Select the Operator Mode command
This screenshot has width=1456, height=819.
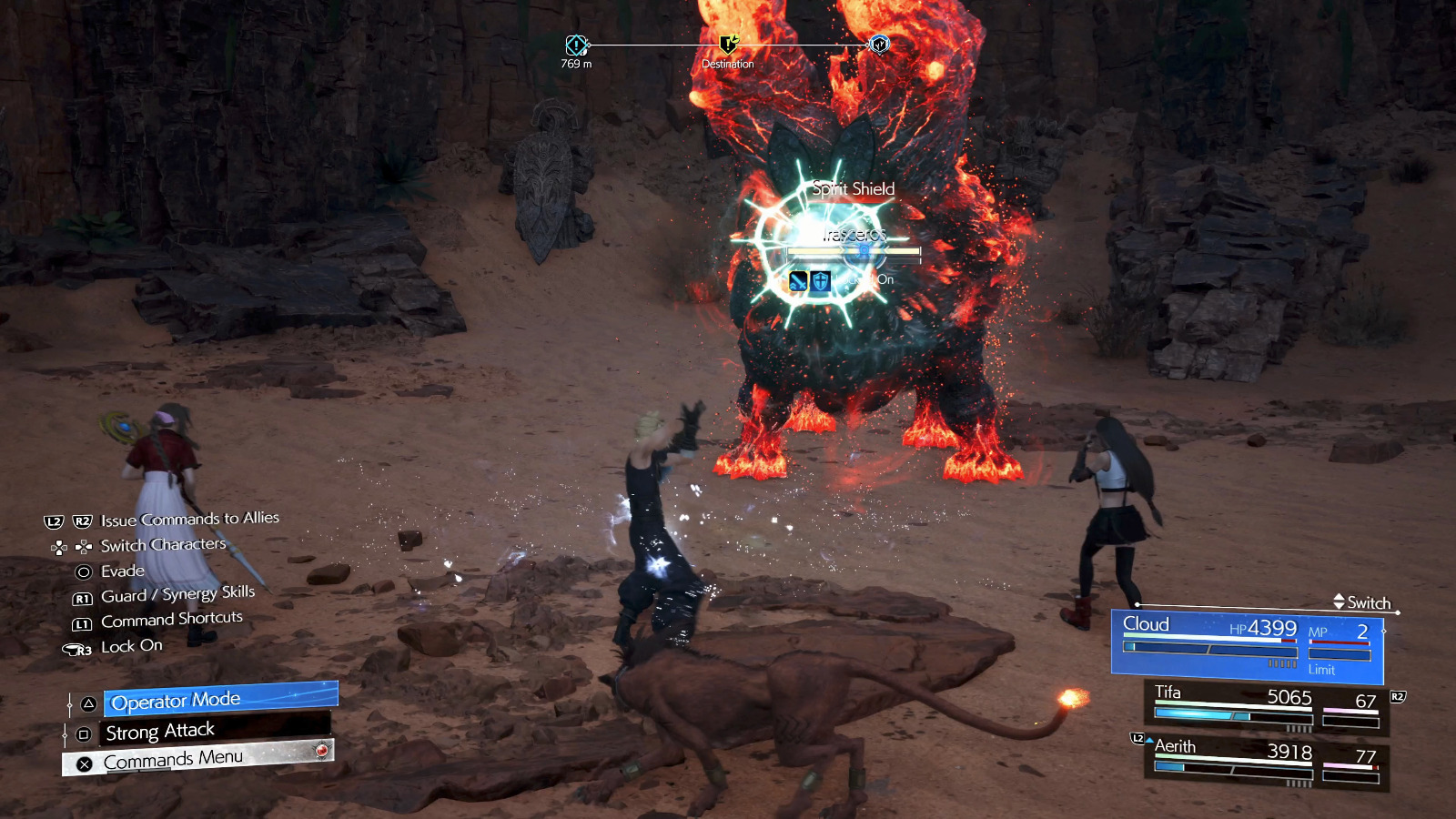[220, 700]
